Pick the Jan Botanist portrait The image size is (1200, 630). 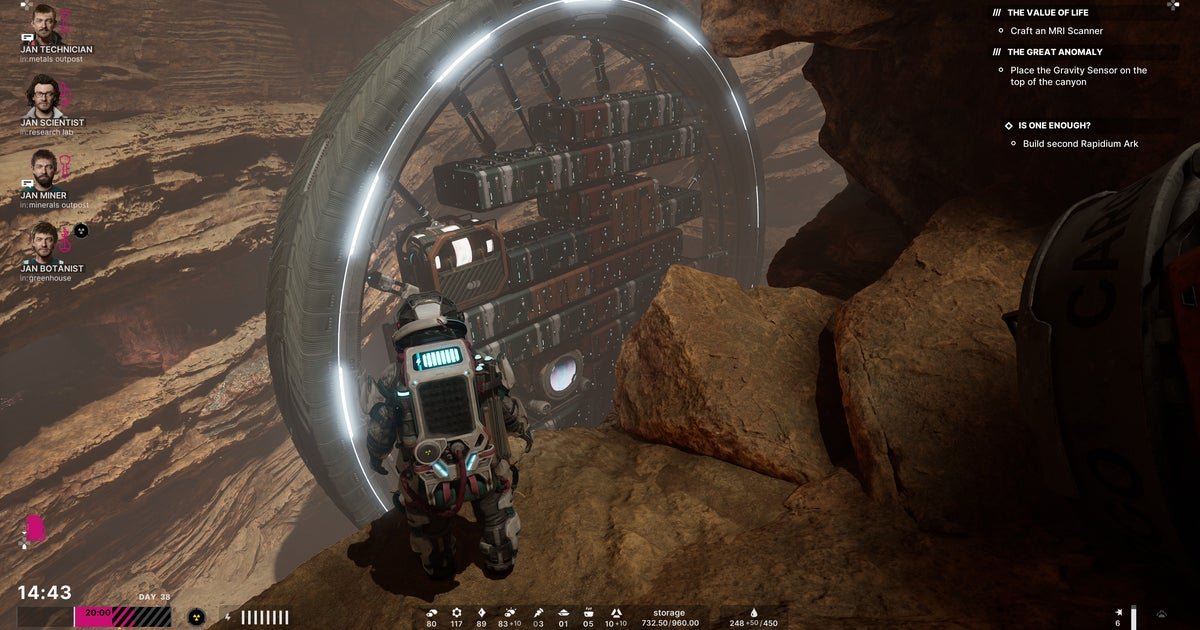click(x=42, y=241)
